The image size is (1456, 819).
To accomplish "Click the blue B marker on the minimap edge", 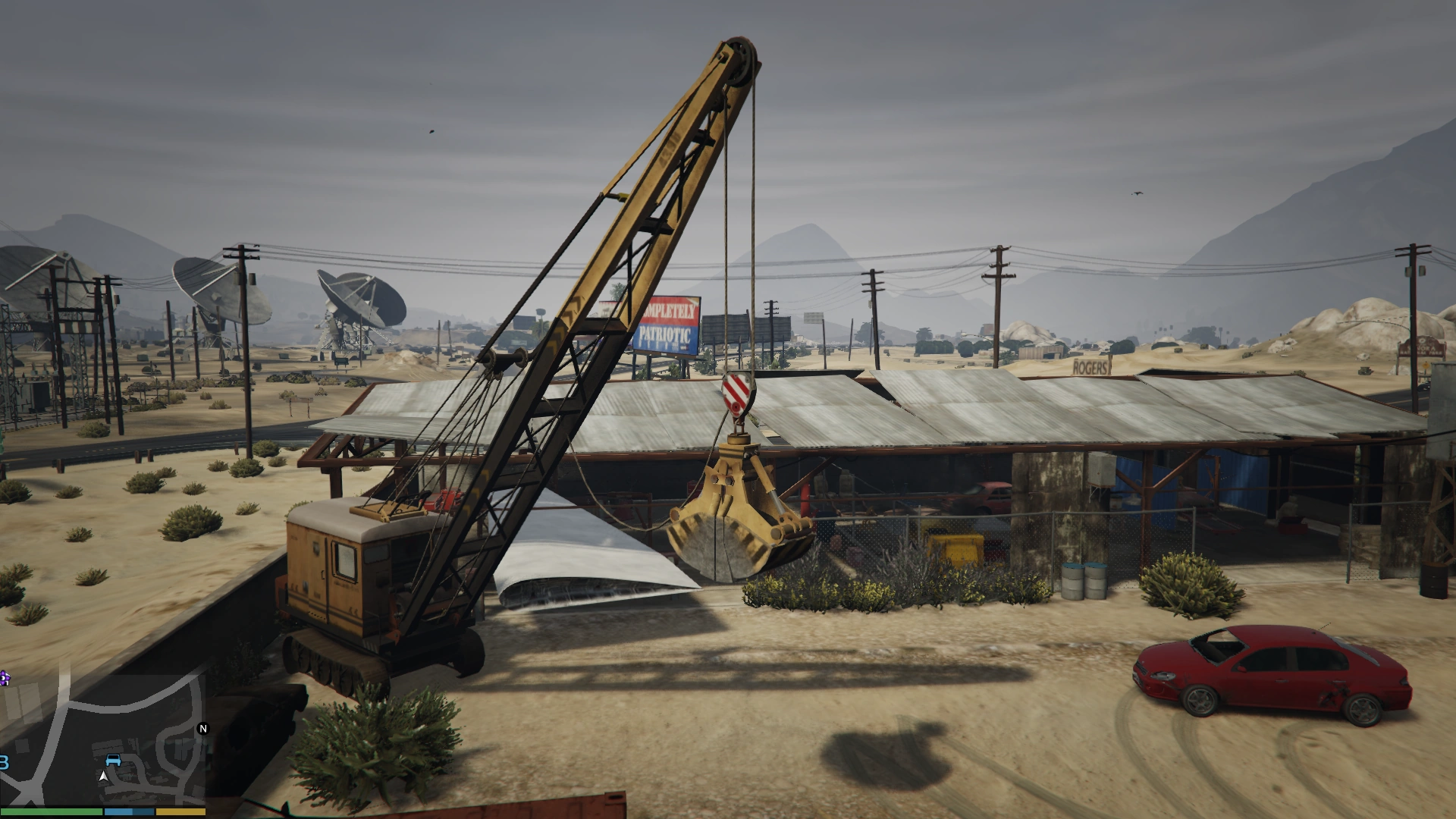I will pos(4,761).
